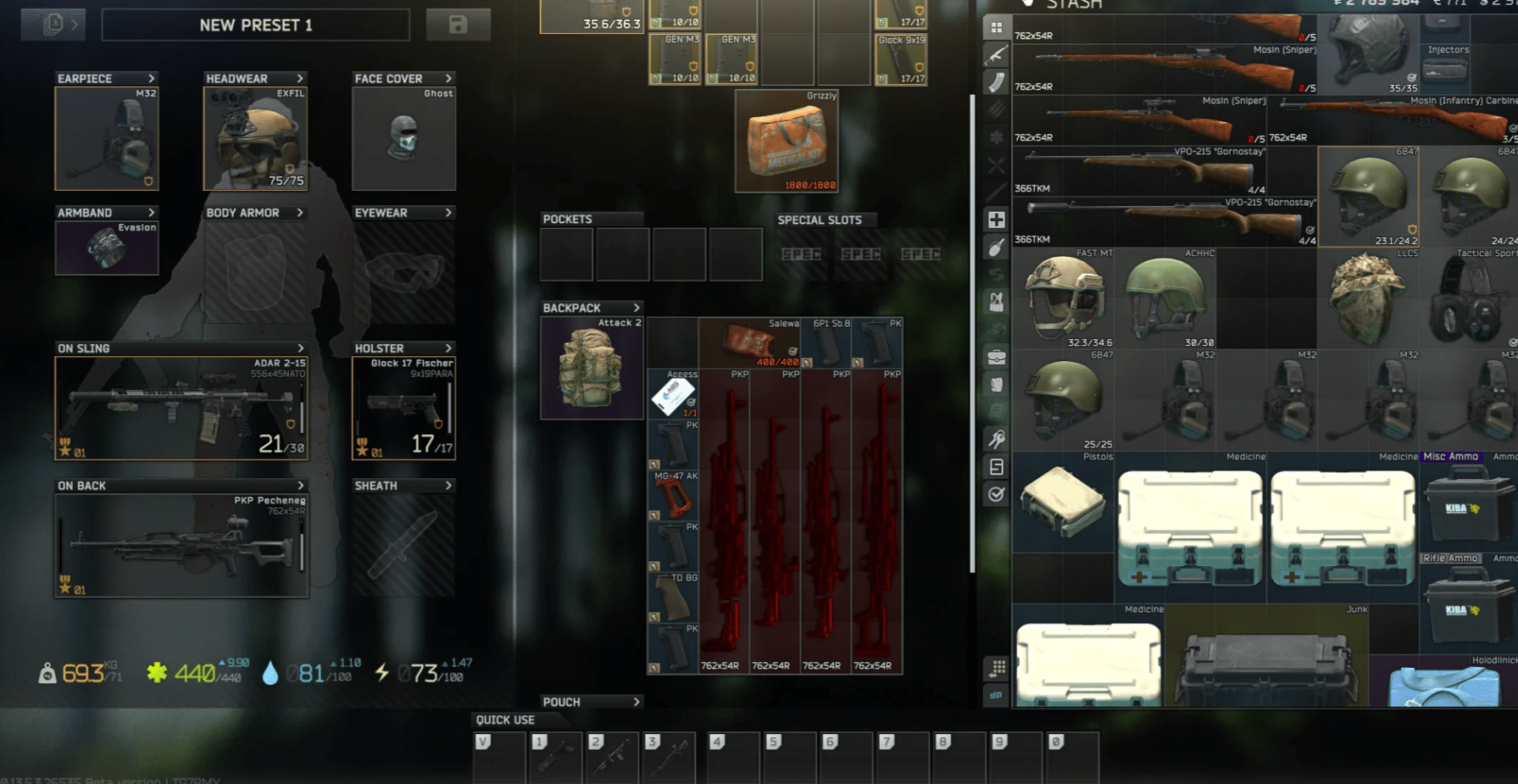
Task: Select the EXFIL helmet in headwear
Action: [x=255, y=139]
